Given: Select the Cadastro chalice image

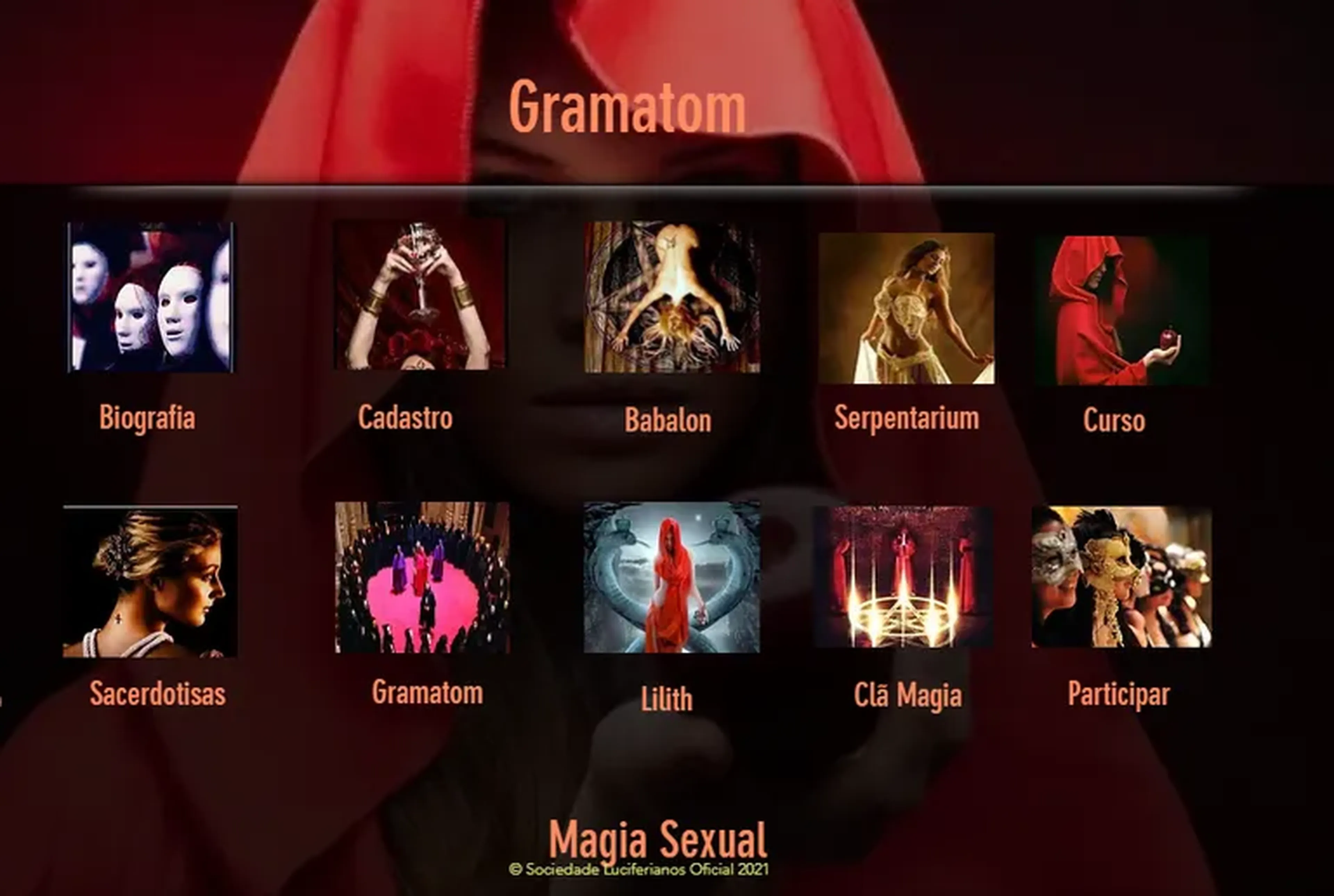Looking at the screenshot, I should (420, 296).
